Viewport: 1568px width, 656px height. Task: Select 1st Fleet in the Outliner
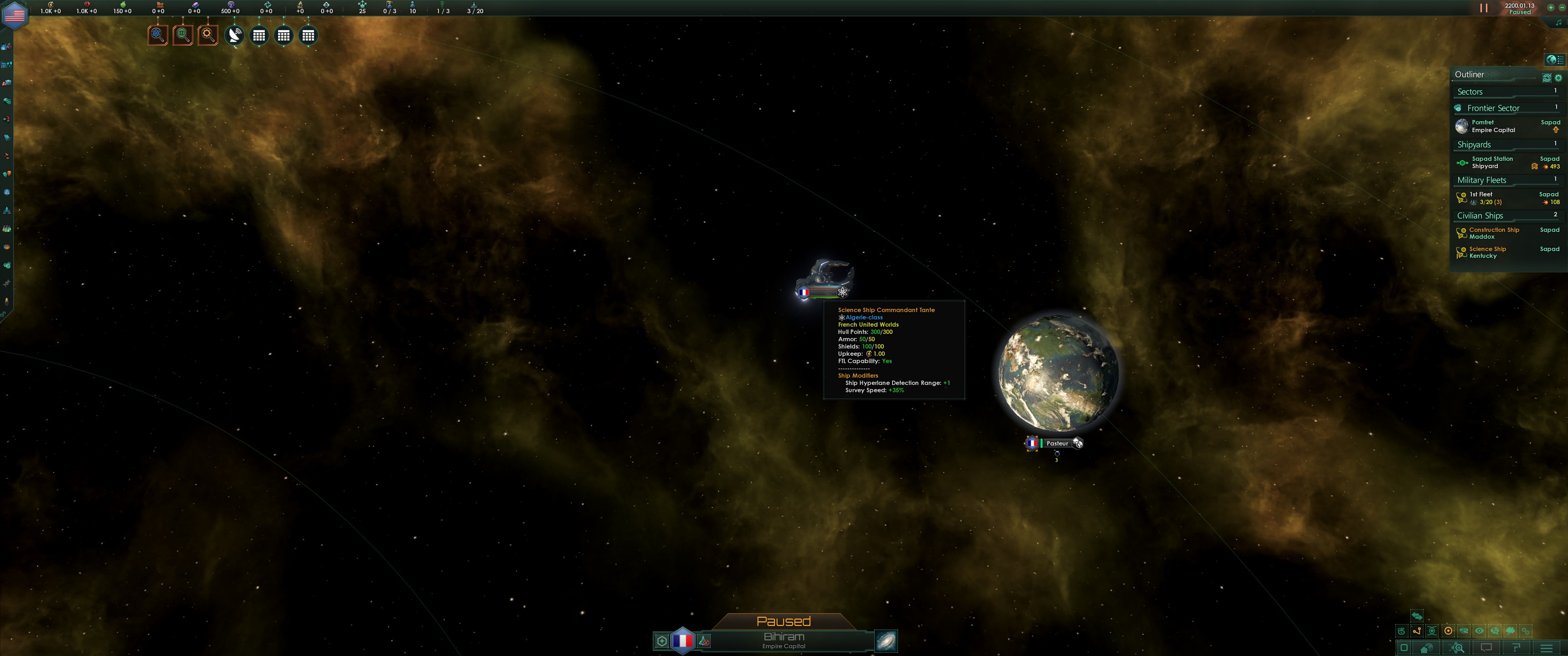pyautogui.click(x=1480, y=194)
